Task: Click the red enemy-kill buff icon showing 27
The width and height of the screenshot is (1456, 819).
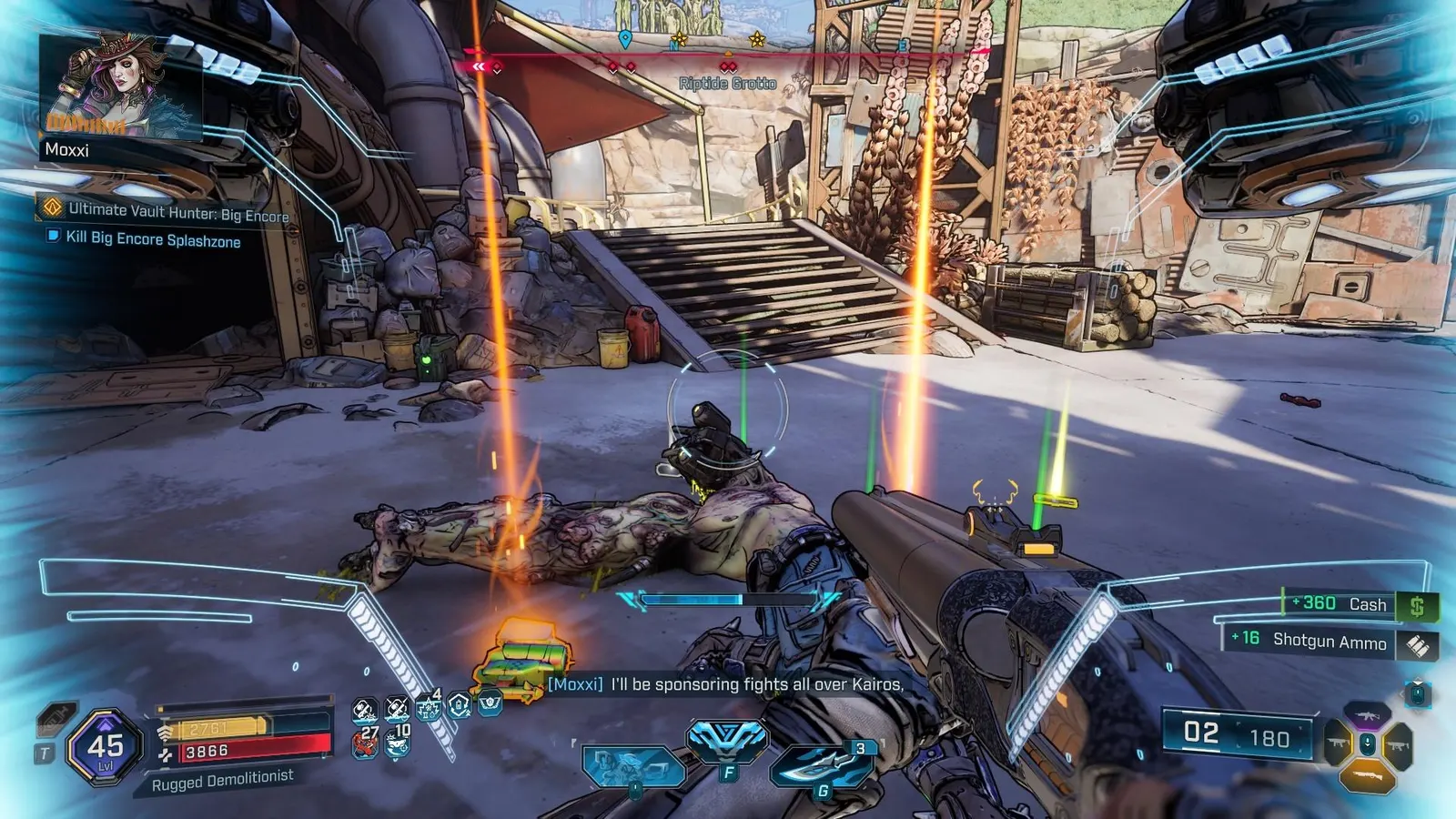Action: pos(364,743)
